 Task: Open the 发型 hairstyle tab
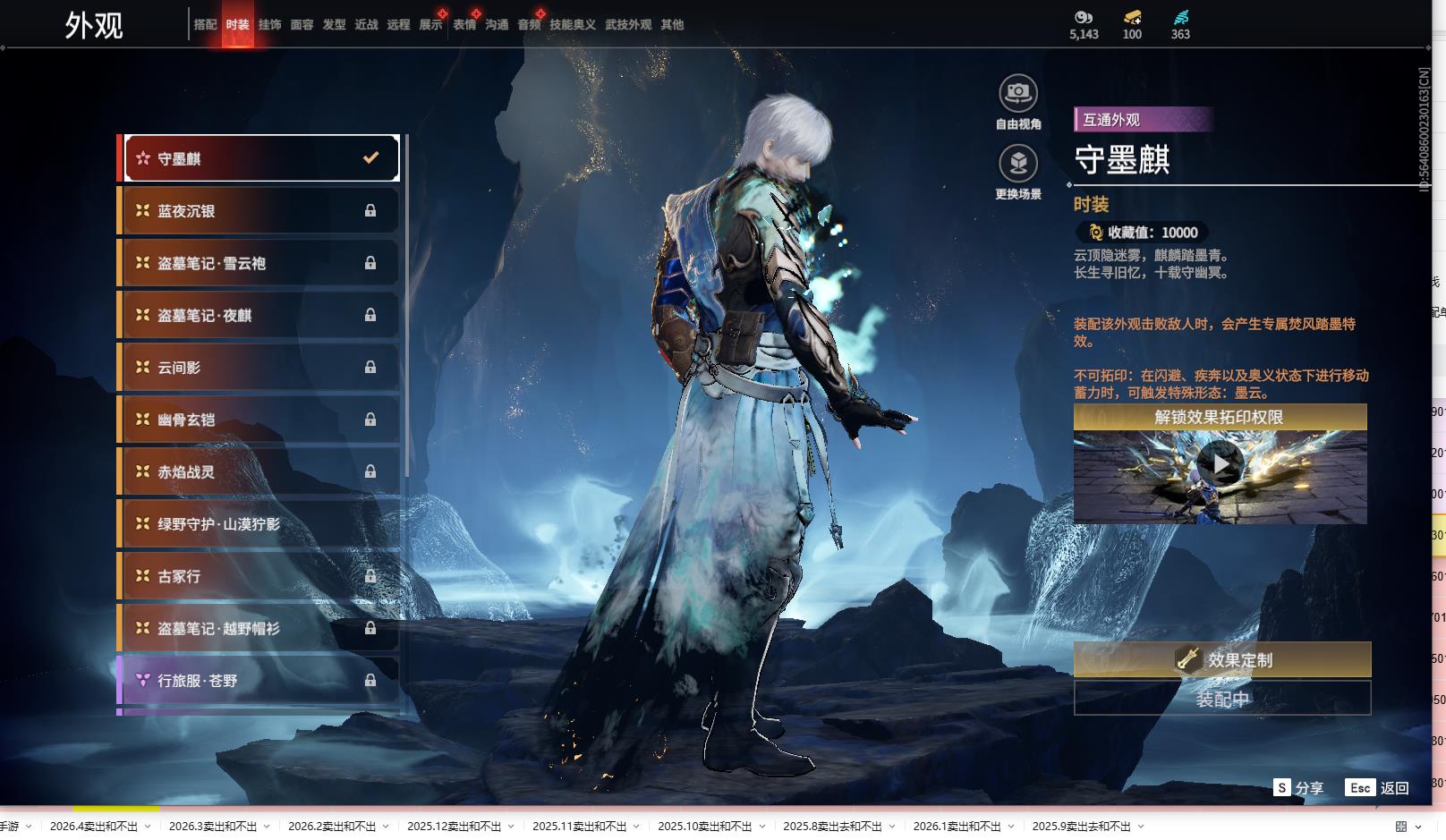pos(334,25)
